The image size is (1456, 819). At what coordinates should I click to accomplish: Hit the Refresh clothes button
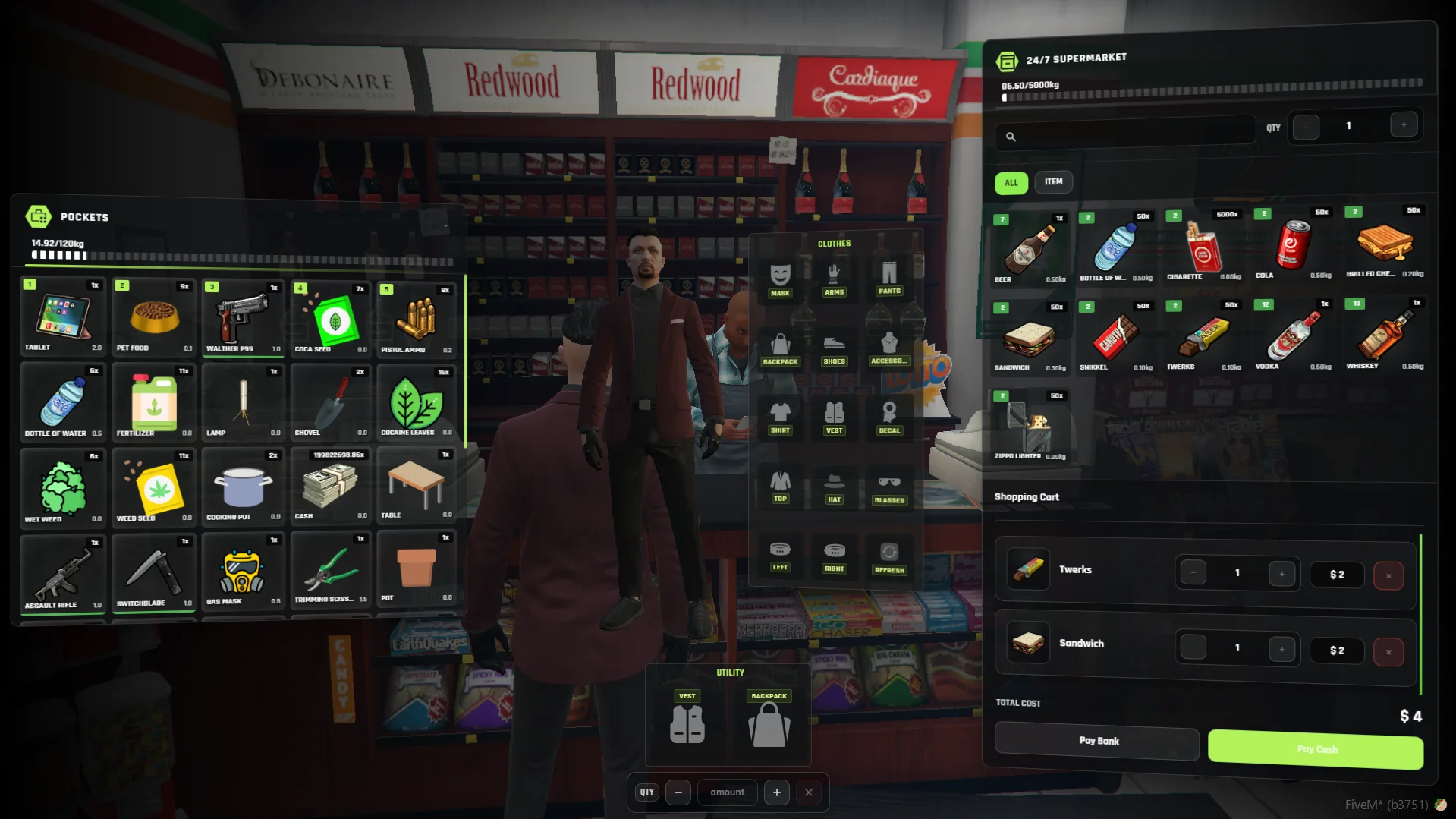(x=888, y=556)
